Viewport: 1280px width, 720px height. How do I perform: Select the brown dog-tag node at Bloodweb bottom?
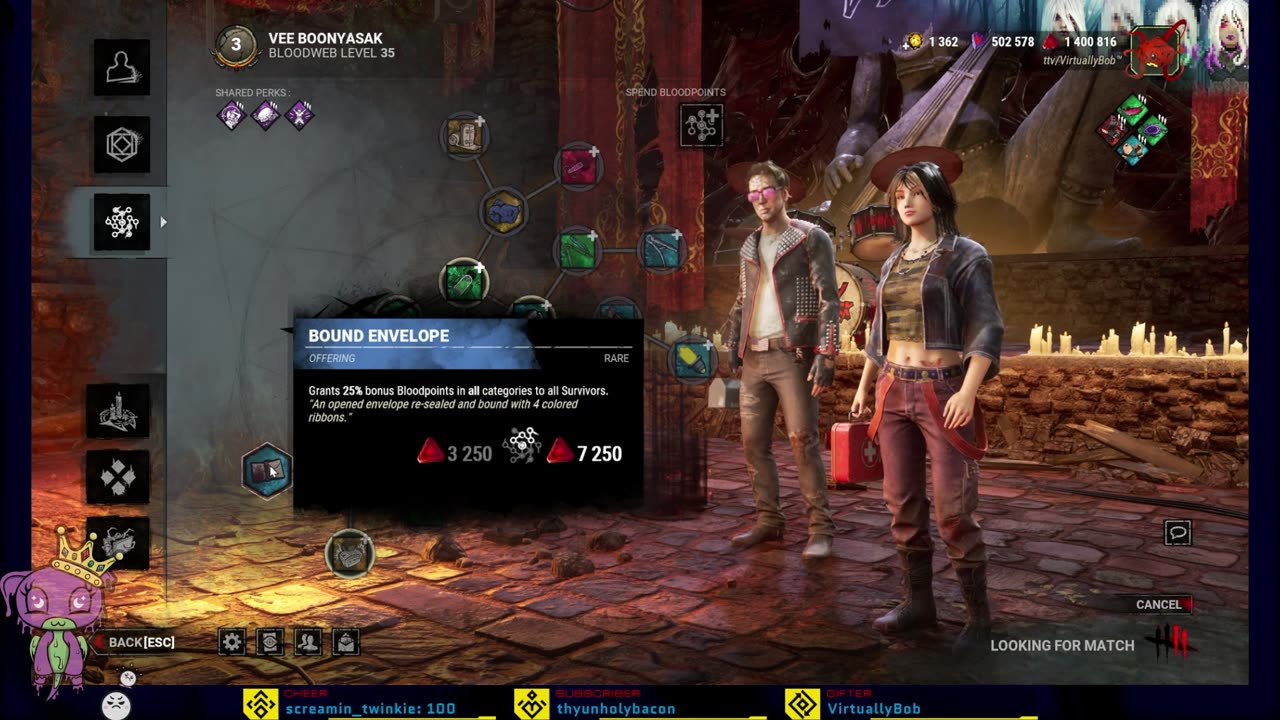[x=350, y=553]
